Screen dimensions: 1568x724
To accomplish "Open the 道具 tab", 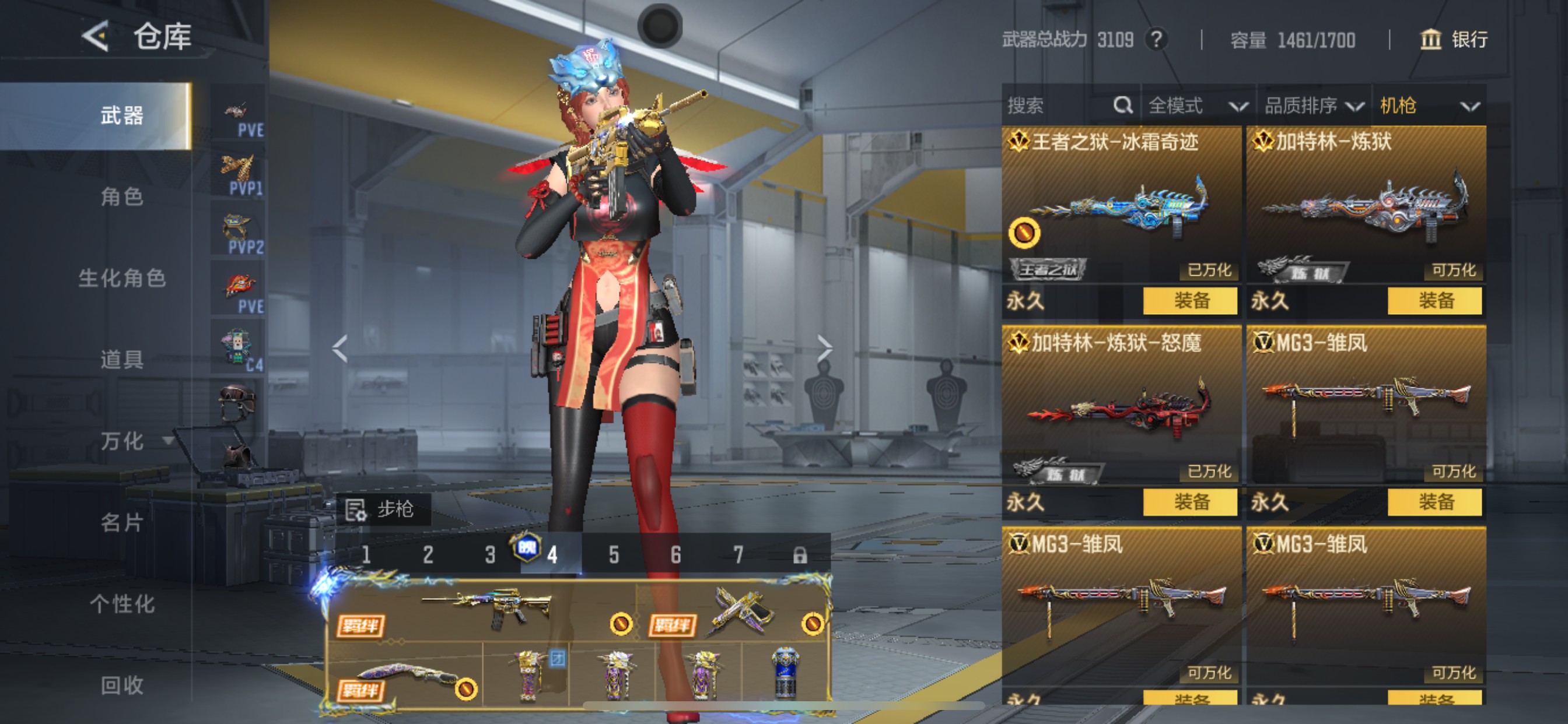I will (122, 360).
